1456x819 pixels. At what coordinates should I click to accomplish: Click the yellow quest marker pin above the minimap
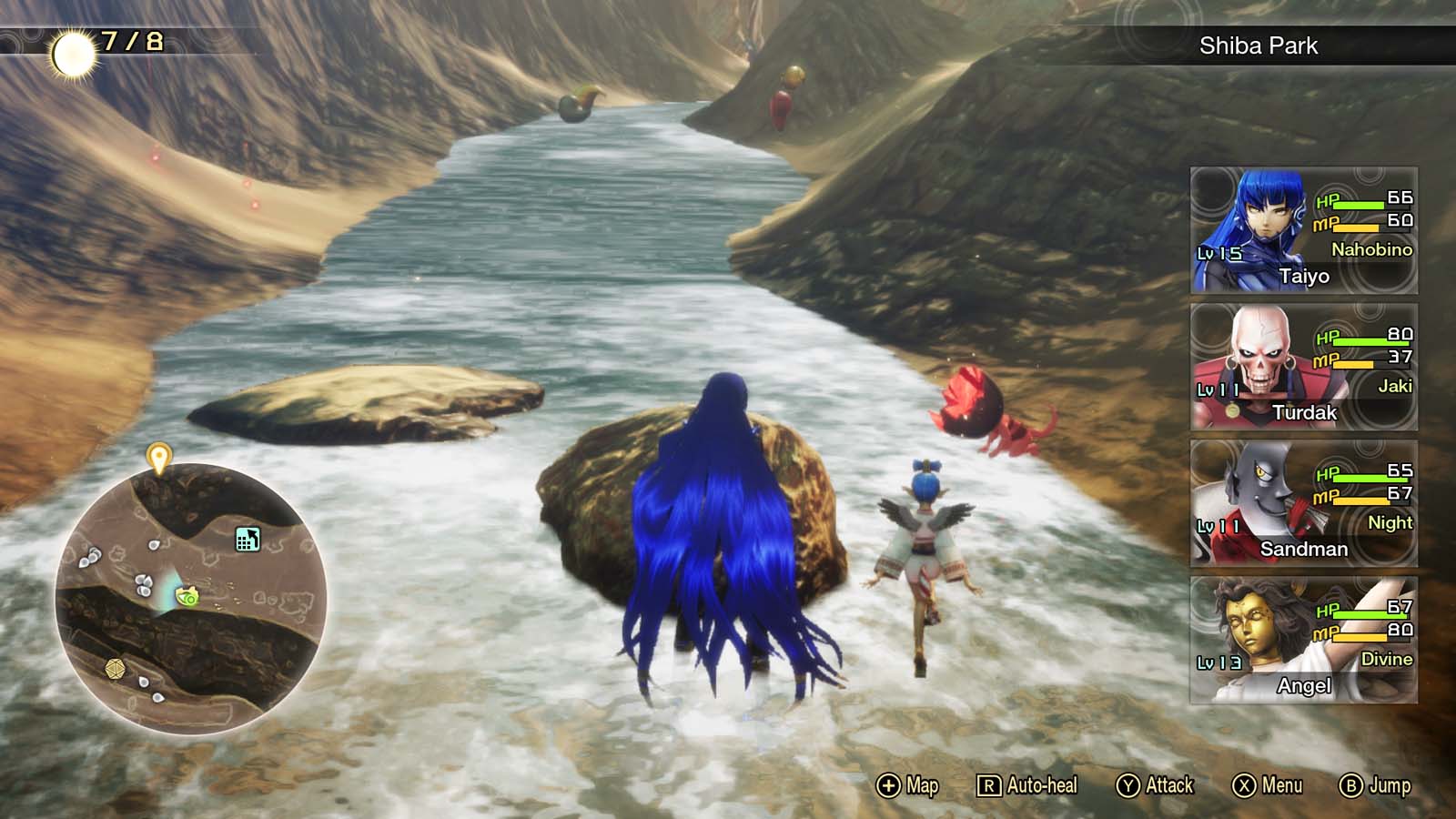pyautogui.click(x=158, y=458)
